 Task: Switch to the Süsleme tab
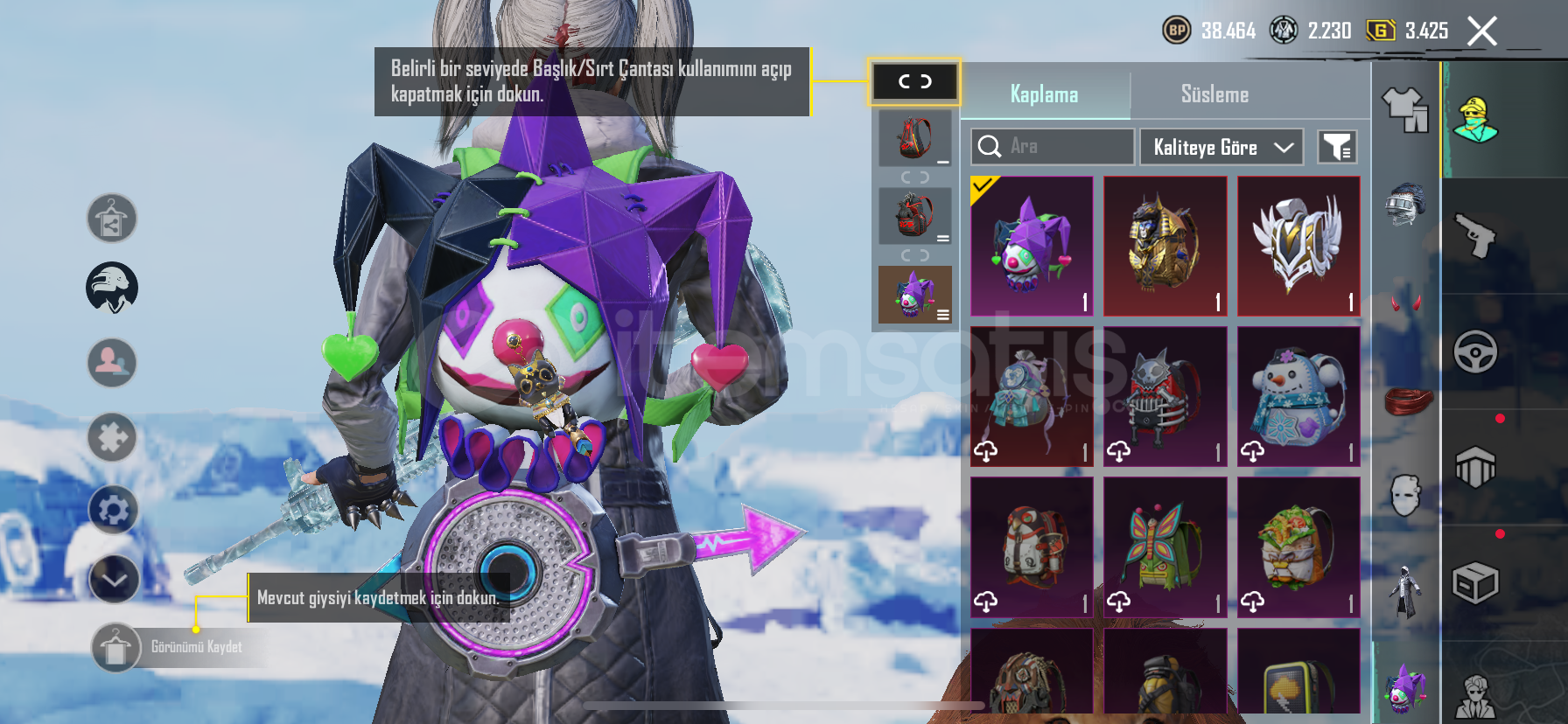click(x=1214, y=94)
